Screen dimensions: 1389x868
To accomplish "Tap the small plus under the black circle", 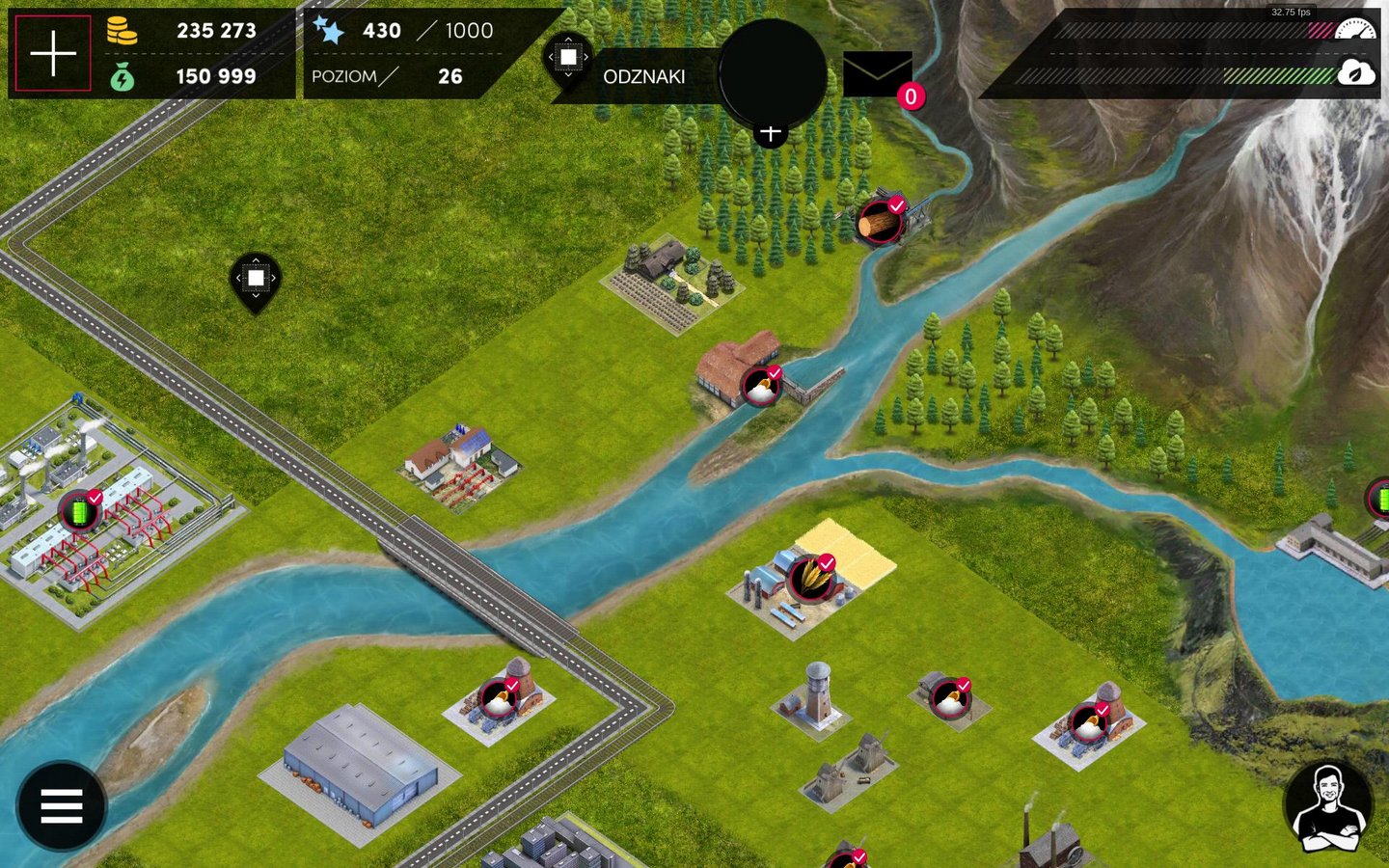I will coord(770,133).
